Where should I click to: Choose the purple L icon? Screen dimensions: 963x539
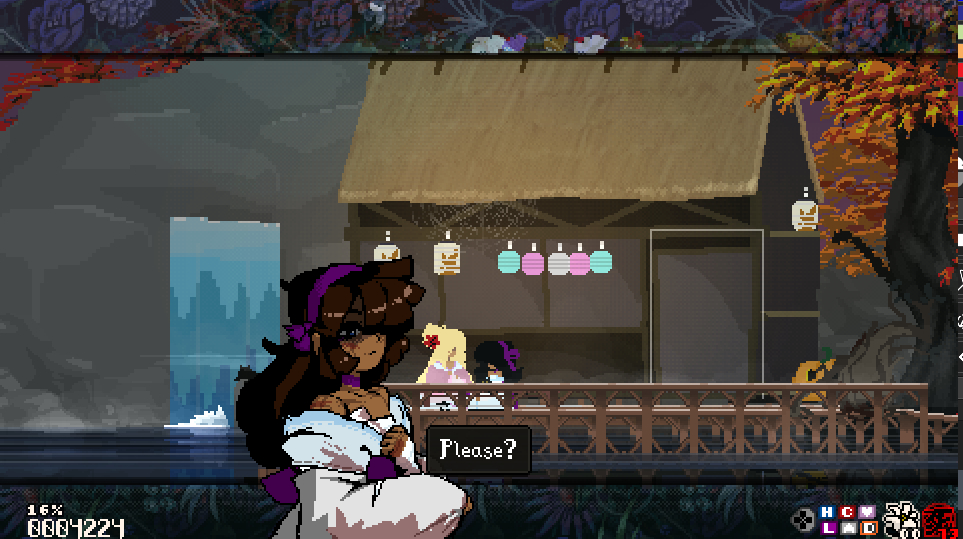[827, 528]
